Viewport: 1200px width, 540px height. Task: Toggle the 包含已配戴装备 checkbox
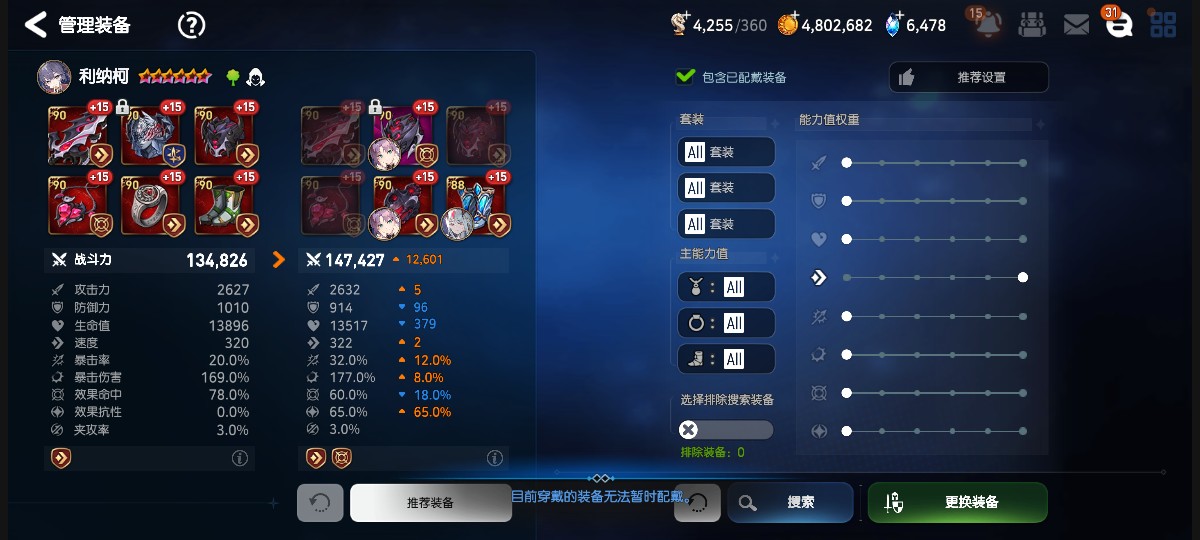click(686, 77)
